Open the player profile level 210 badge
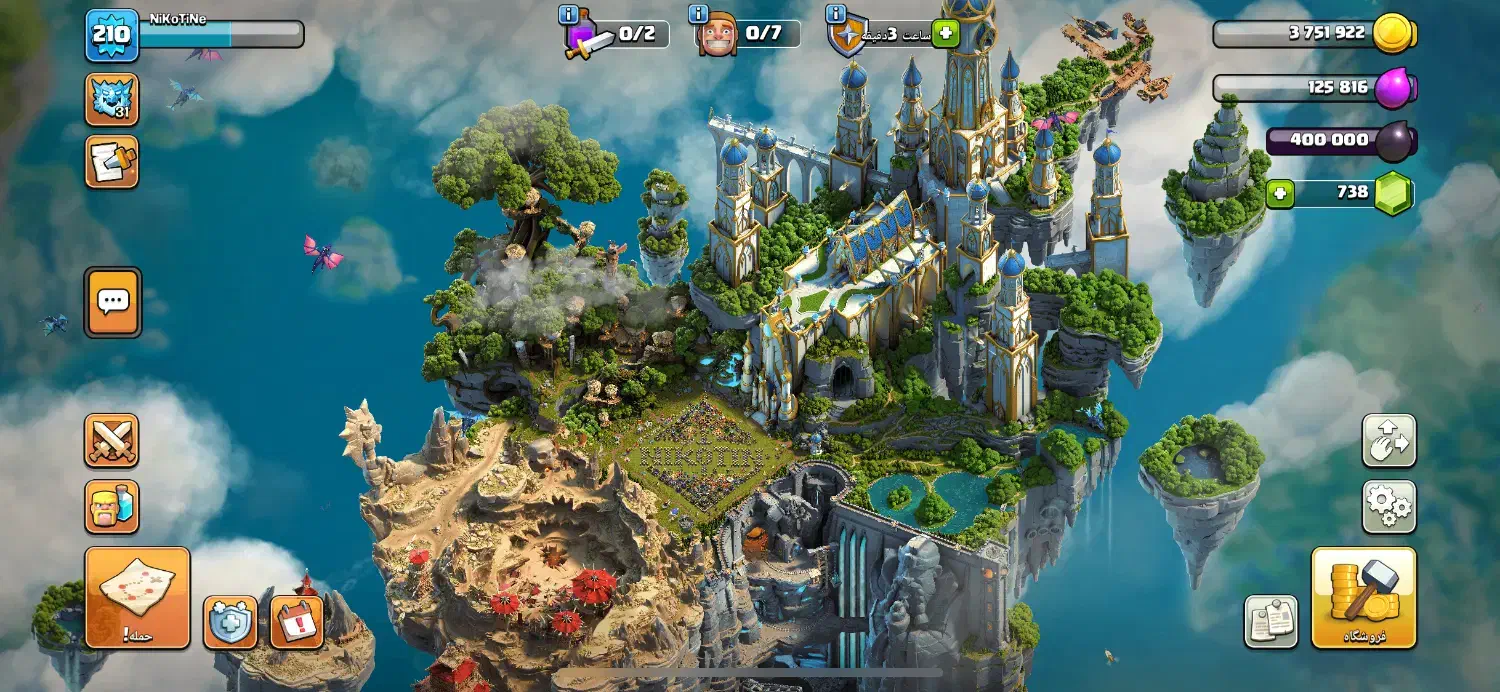Image resolution: width=1500 pixels, height=692 pixels. 111,35
